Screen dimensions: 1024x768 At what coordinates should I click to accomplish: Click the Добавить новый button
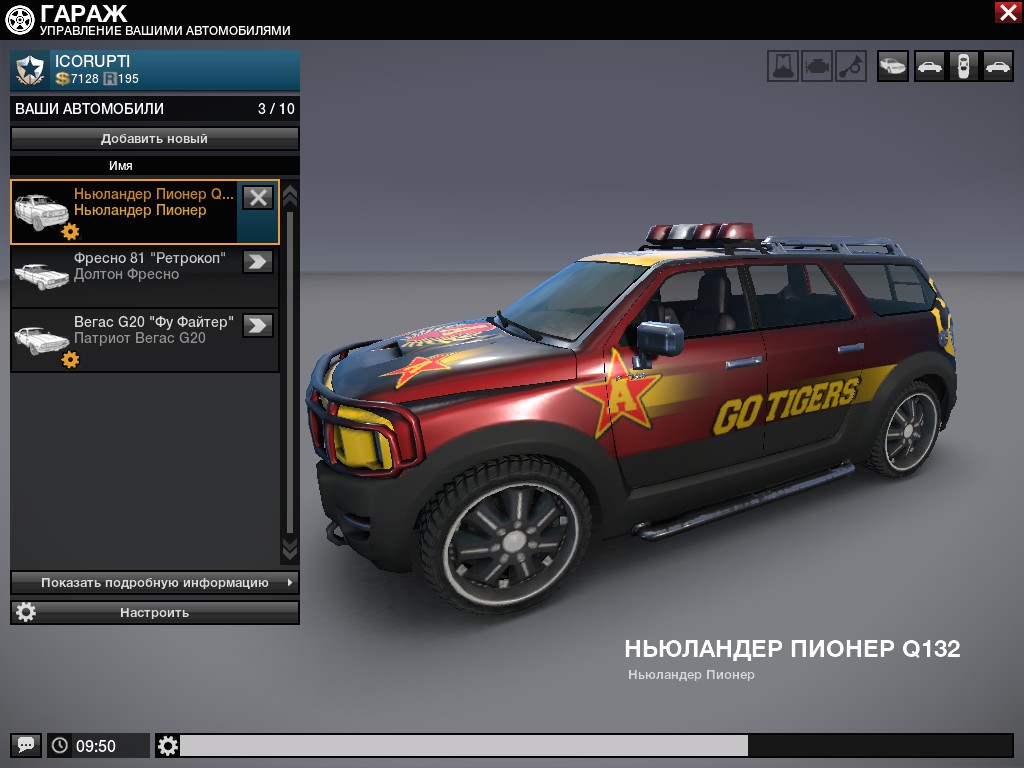coord(155,139)
